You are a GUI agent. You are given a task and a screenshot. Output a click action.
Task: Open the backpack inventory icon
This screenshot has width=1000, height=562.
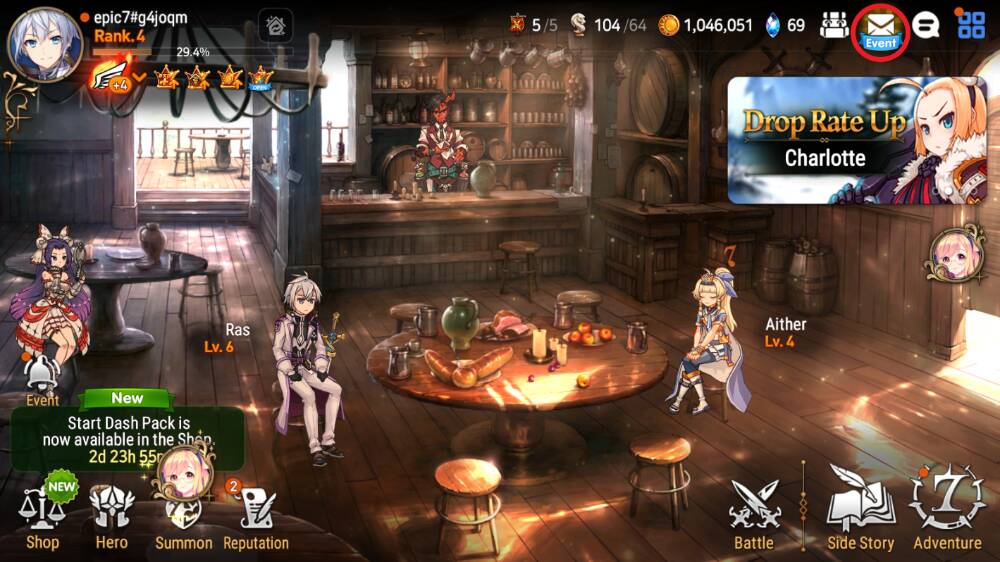[833, 25]
